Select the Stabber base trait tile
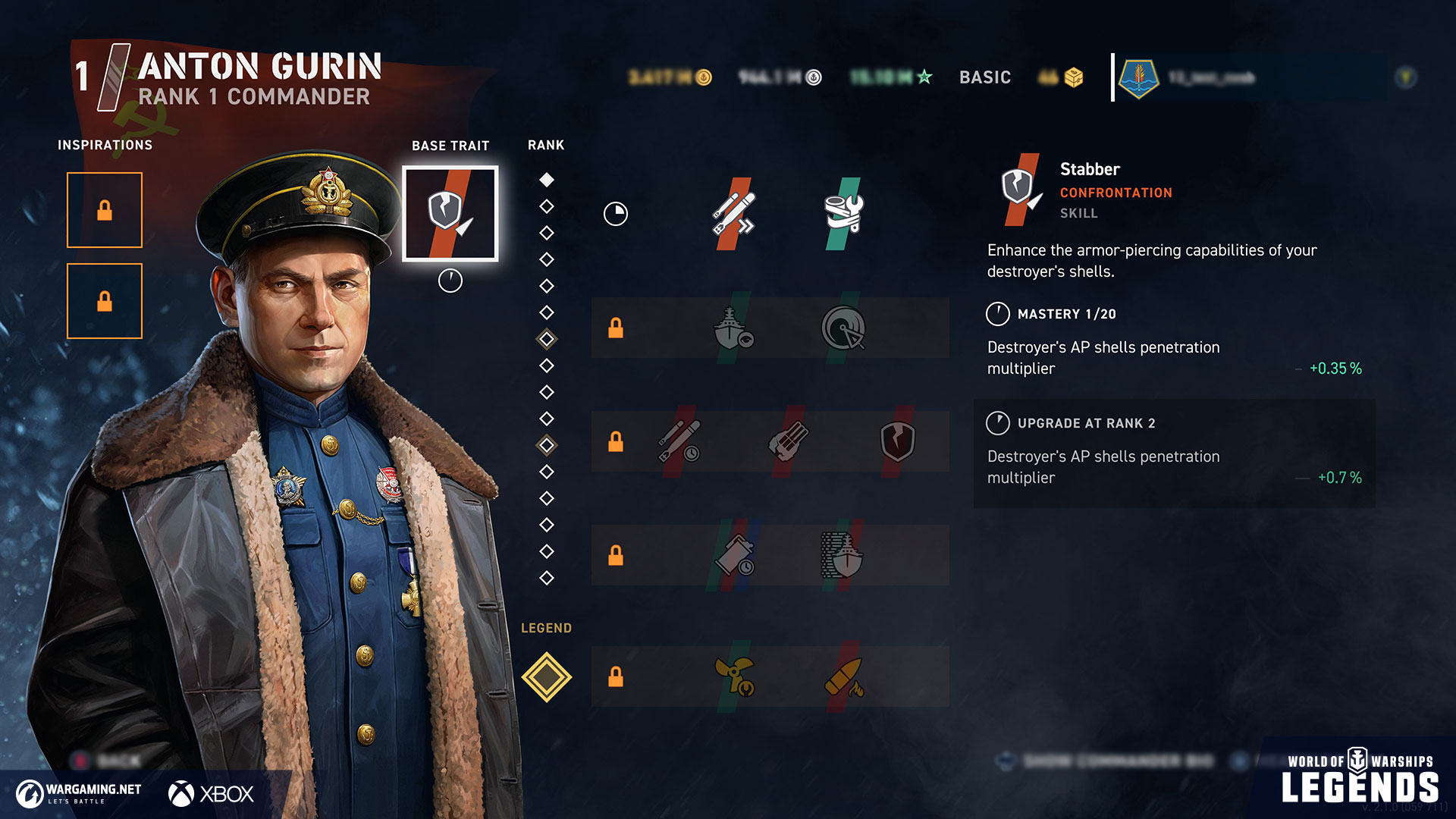Image resolution: width=1456 pixels, height=819 pixels. pyautogui.click(x=450, y=214)
